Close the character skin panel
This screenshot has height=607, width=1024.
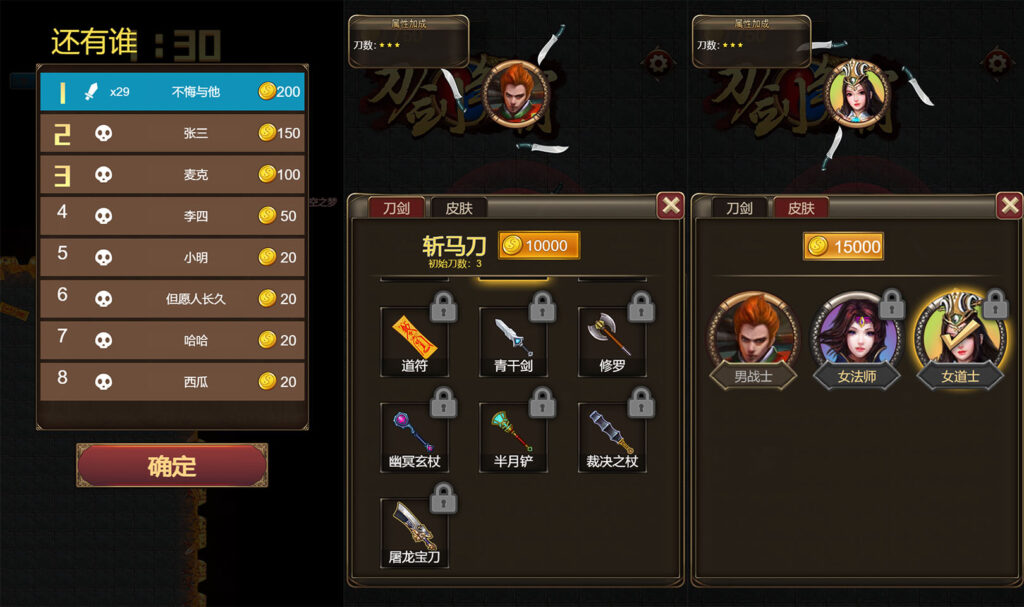[x=1010, y=205]
